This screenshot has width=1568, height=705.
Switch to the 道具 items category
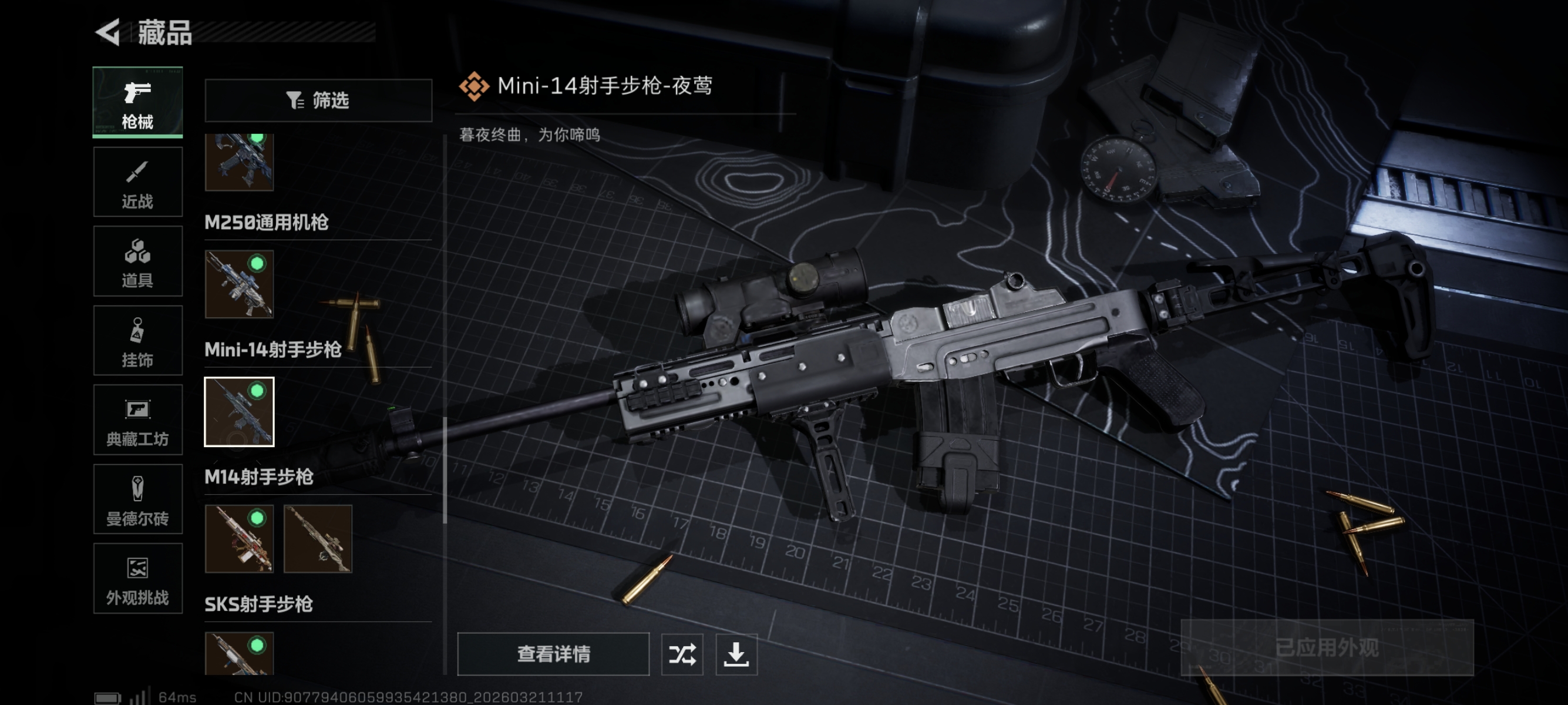[137, 261]
